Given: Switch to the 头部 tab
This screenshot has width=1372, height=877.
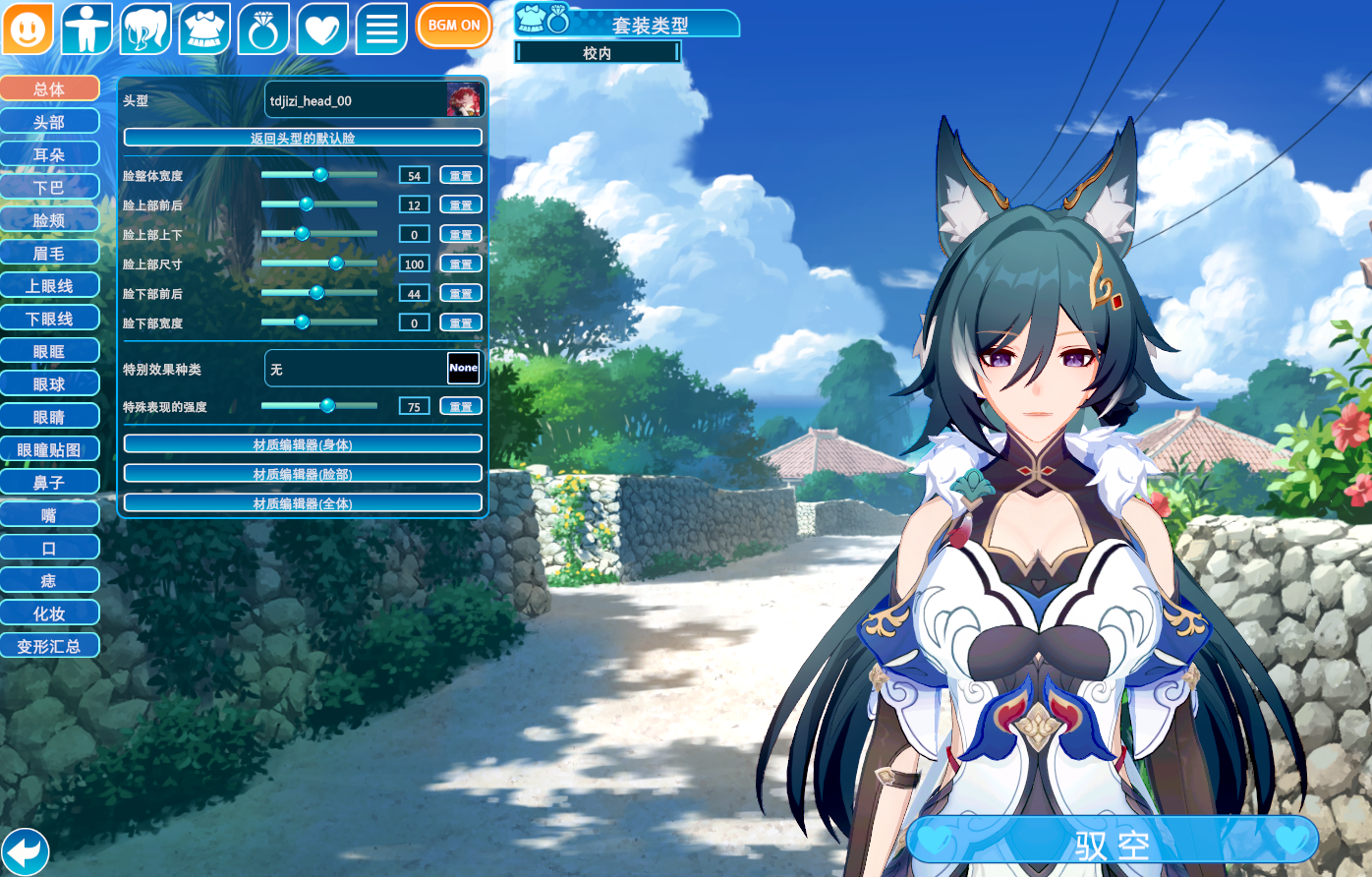Looking at the screenshot, I should [49, 122].
